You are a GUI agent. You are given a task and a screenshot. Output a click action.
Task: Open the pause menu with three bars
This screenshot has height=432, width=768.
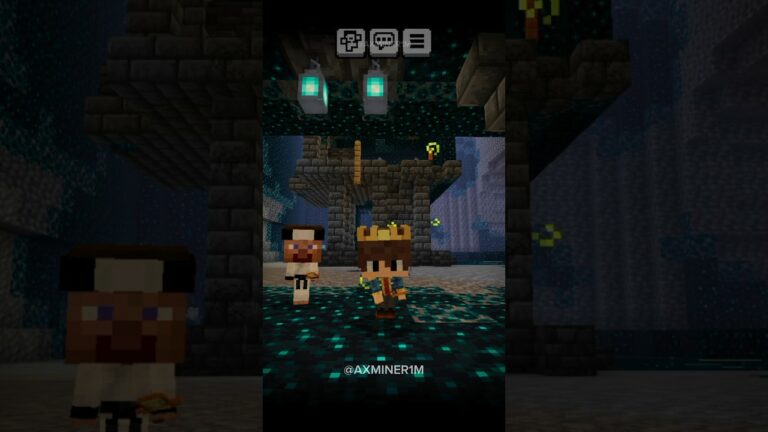click(416, 42)
